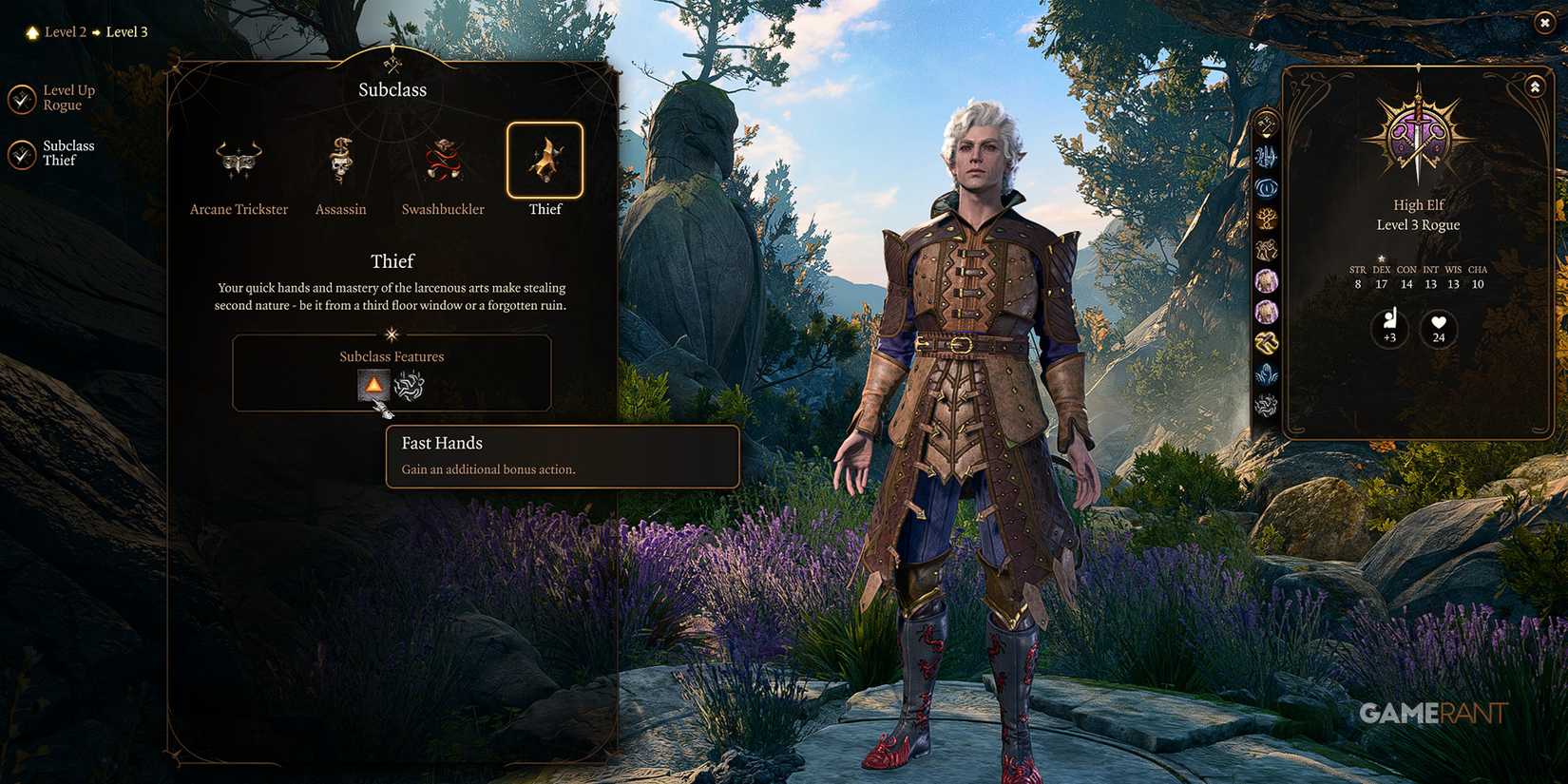Confirm the Thief selection highlighted frame

[x=545, y=162]
